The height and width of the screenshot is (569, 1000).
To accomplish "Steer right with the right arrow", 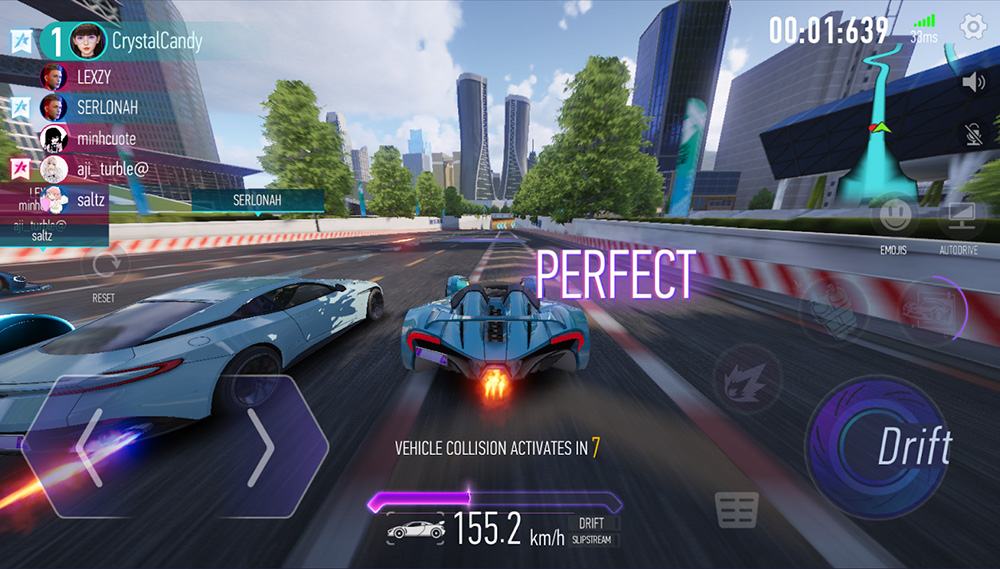I will click(x=260, y=446).
